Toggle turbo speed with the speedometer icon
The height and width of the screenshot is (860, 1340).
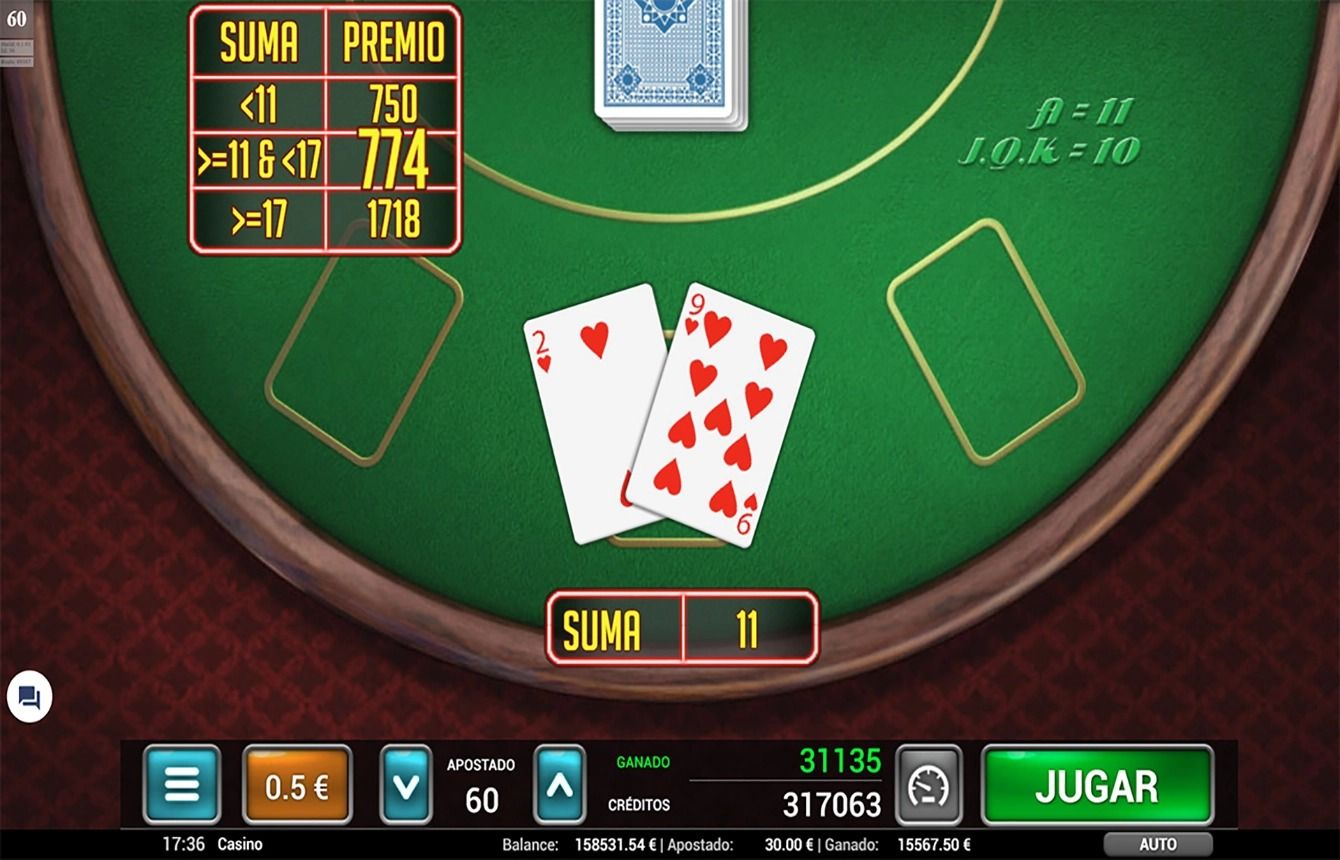pyautogui.click(x=928, y=786)
